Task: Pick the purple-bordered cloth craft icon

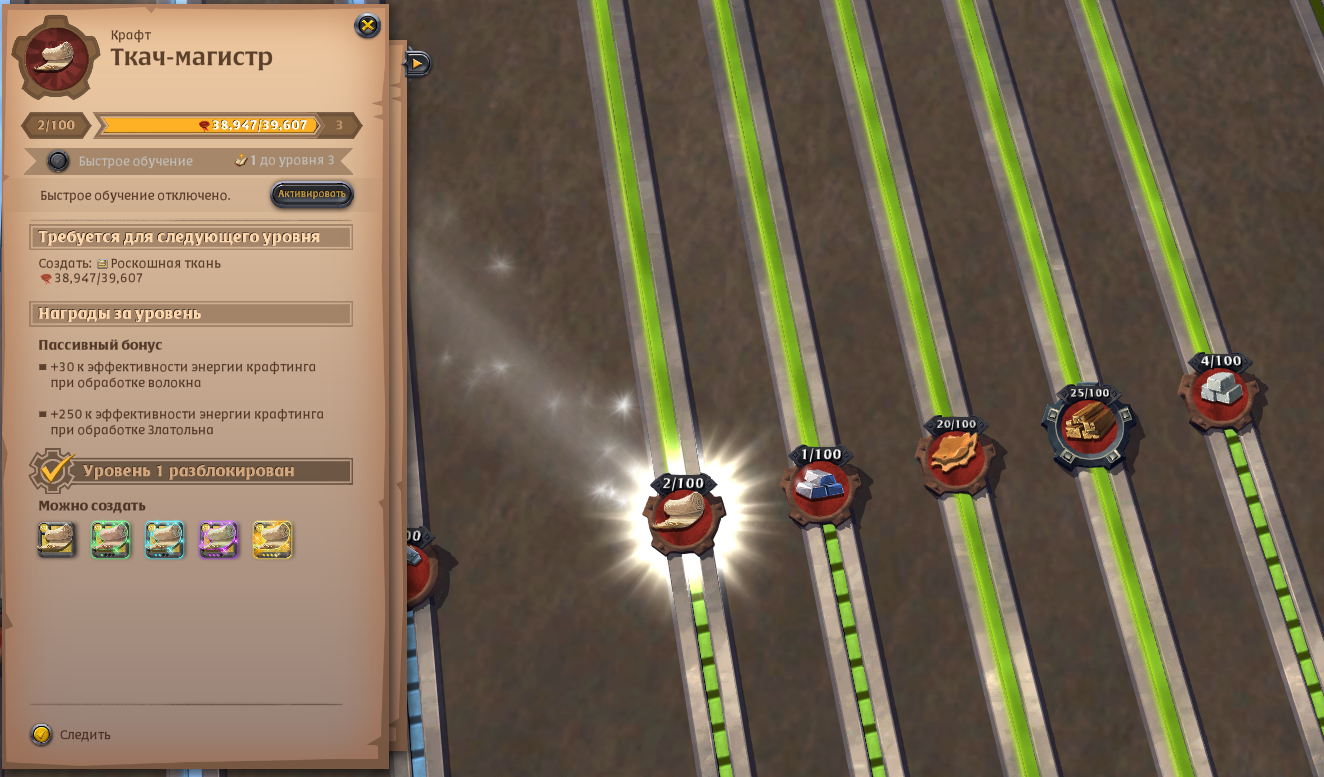Action: [x=219, y=540]
